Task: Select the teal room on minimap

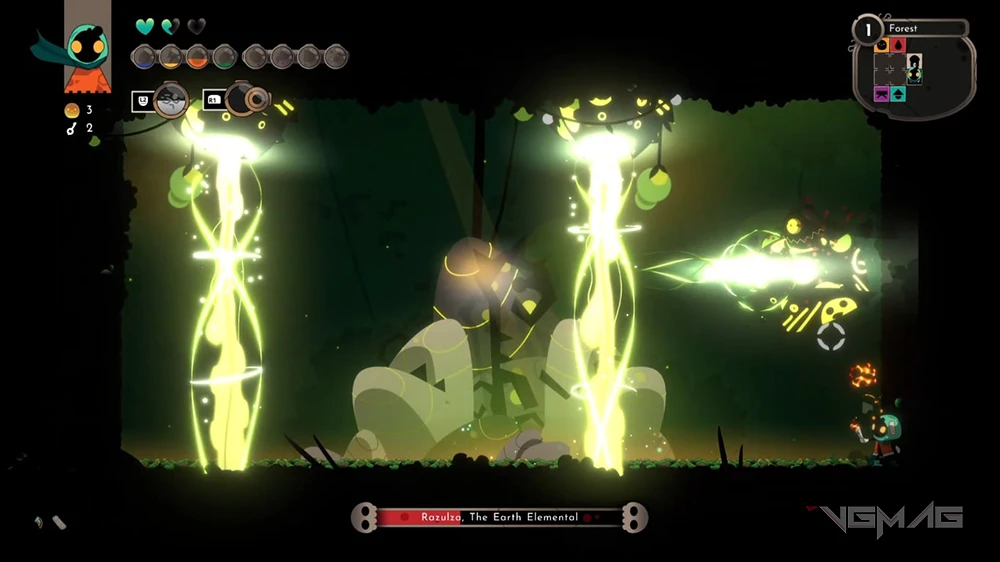Action: click(898, 94)
